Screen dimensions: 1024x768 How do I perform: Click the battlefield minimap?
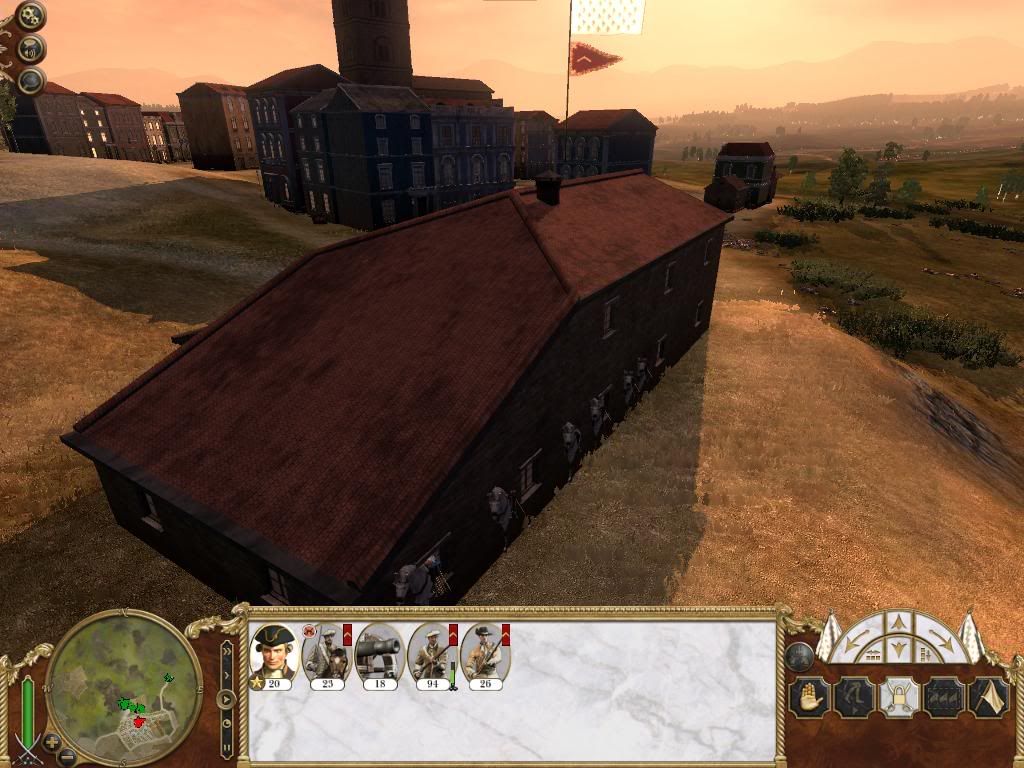124,685
